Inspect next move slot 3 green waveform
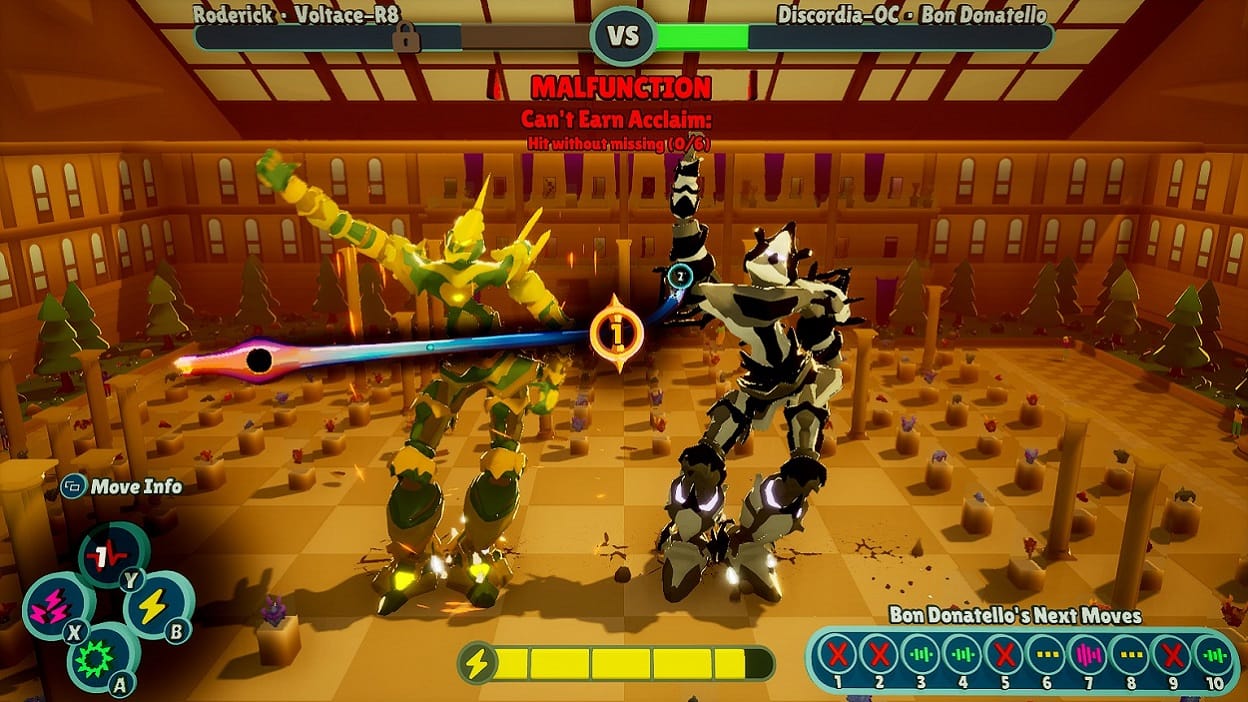Image resolution: width=1248 pixels, height=702 pixels. pyautogui.click(x=920, y=655)
